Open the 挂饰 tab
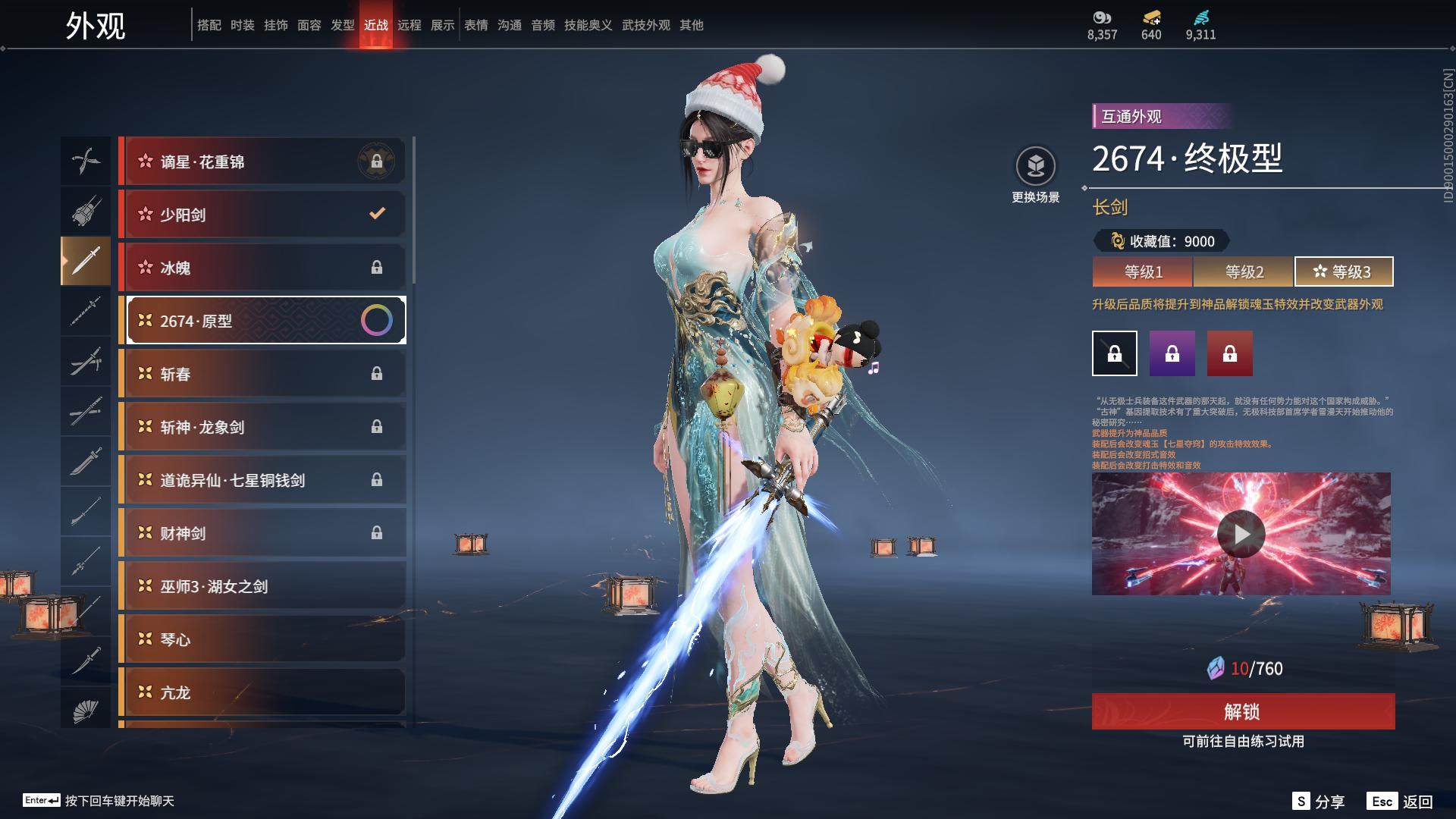Image resolution: width=1456 pixels, height=819 pixels. pos(276,25)
